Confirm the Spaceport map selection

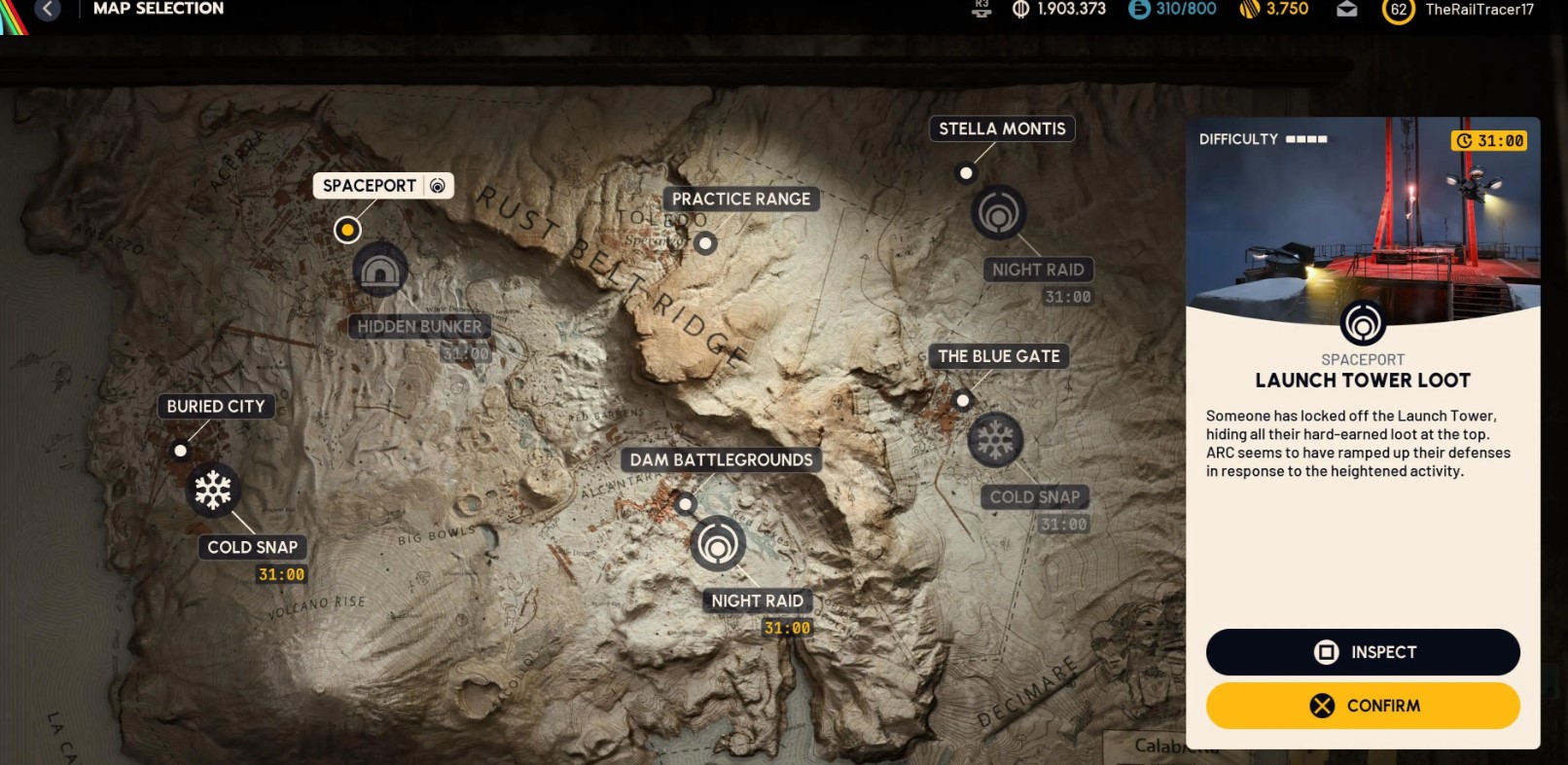1362,706
